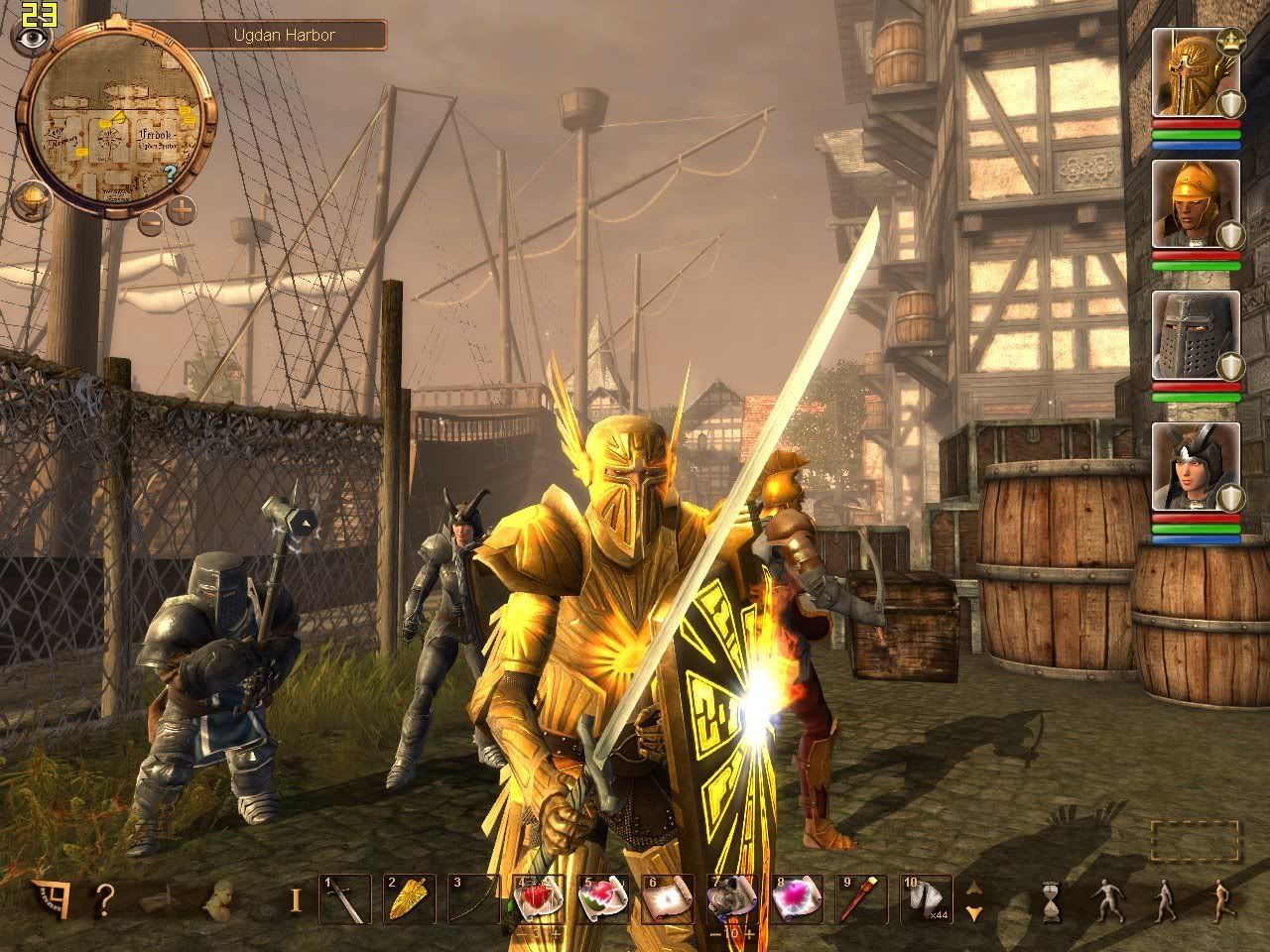Zoom out the minimap with minus button
The image size is (1270, 952).
[151, 222]
